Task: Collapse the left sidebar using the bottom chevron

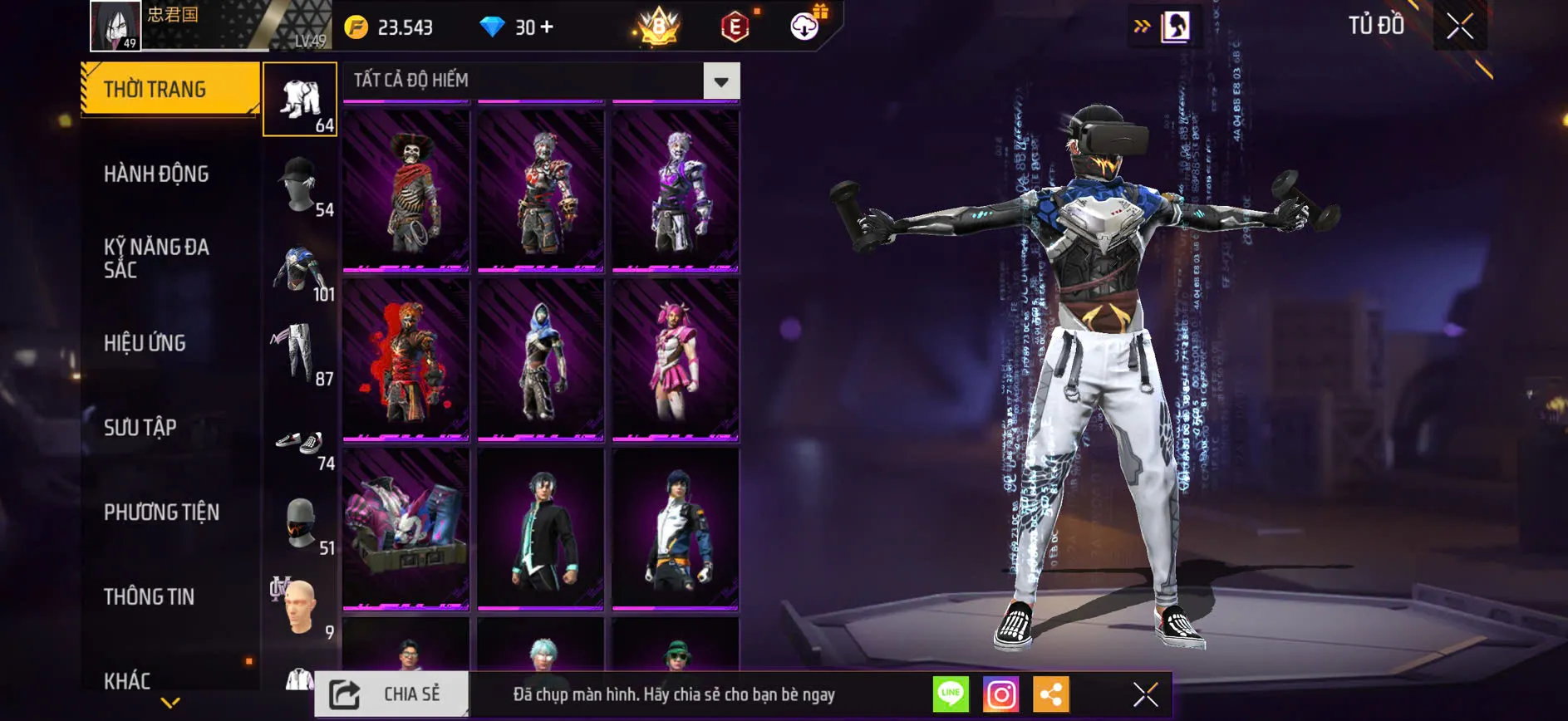Action: [170, 702]
